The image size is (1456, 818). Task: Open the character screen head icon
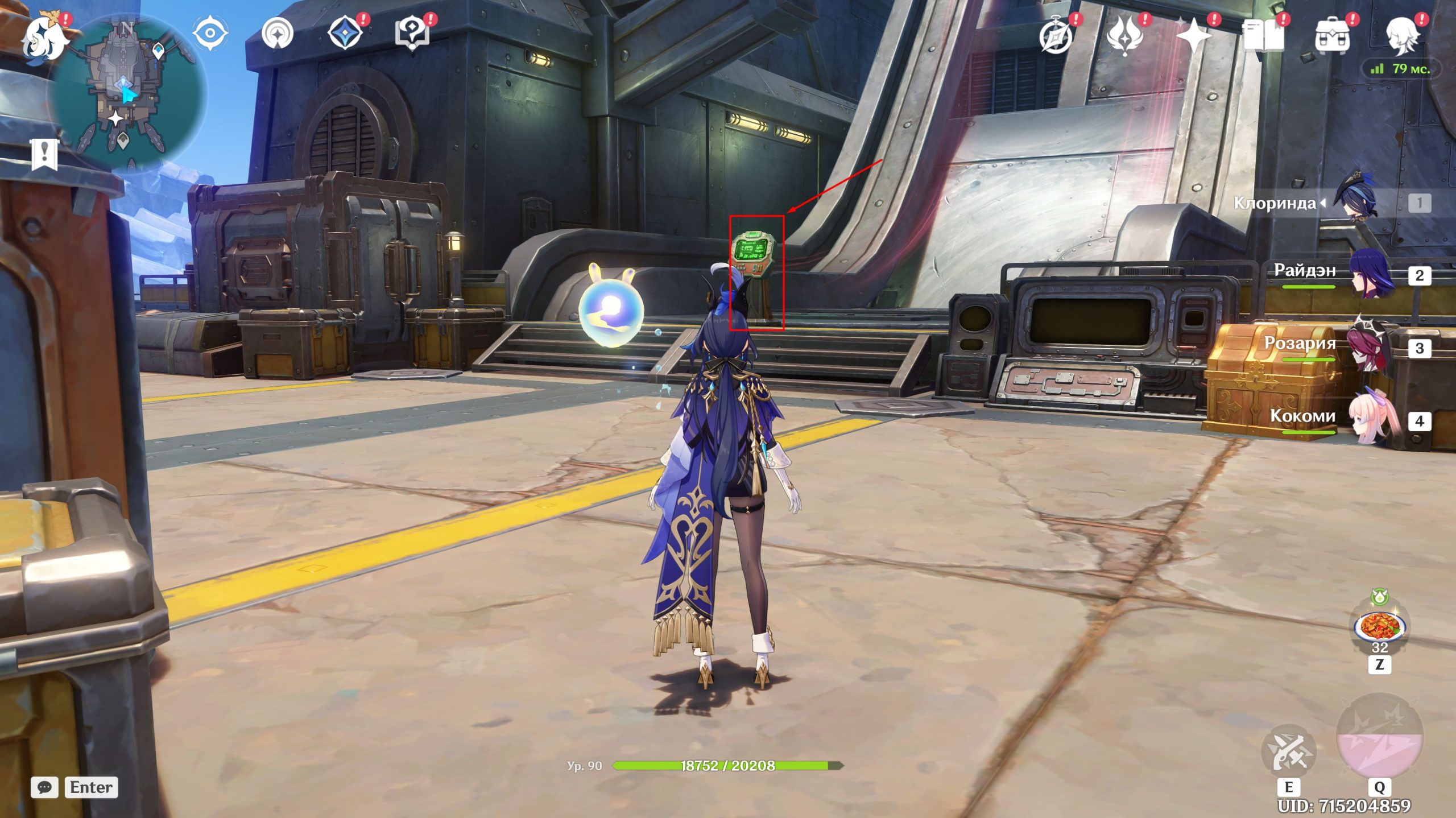coord(1403,36)
